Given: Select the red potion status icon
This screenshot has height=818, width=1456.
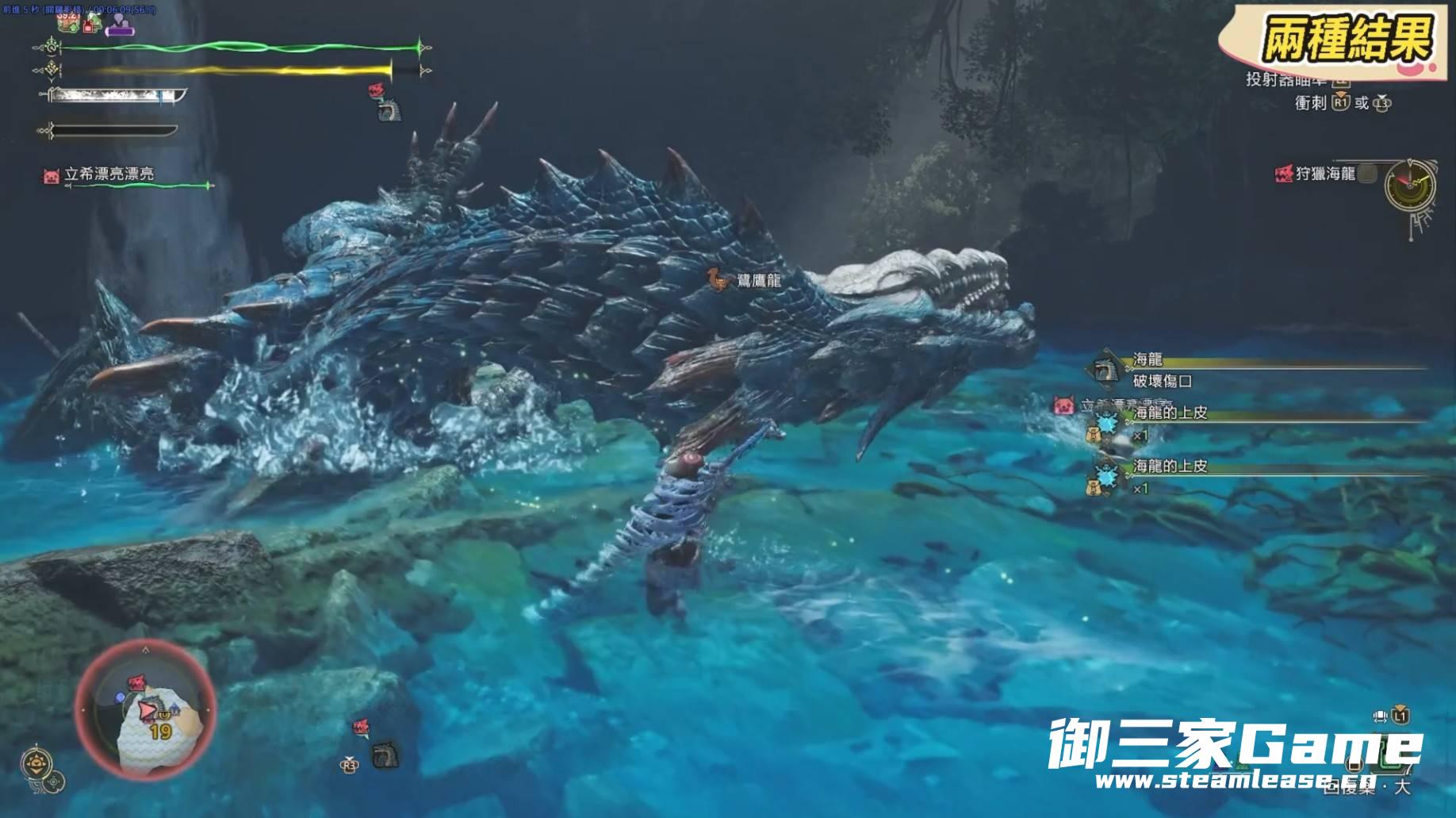Looking at the screenshot, I should click(89, 25).
